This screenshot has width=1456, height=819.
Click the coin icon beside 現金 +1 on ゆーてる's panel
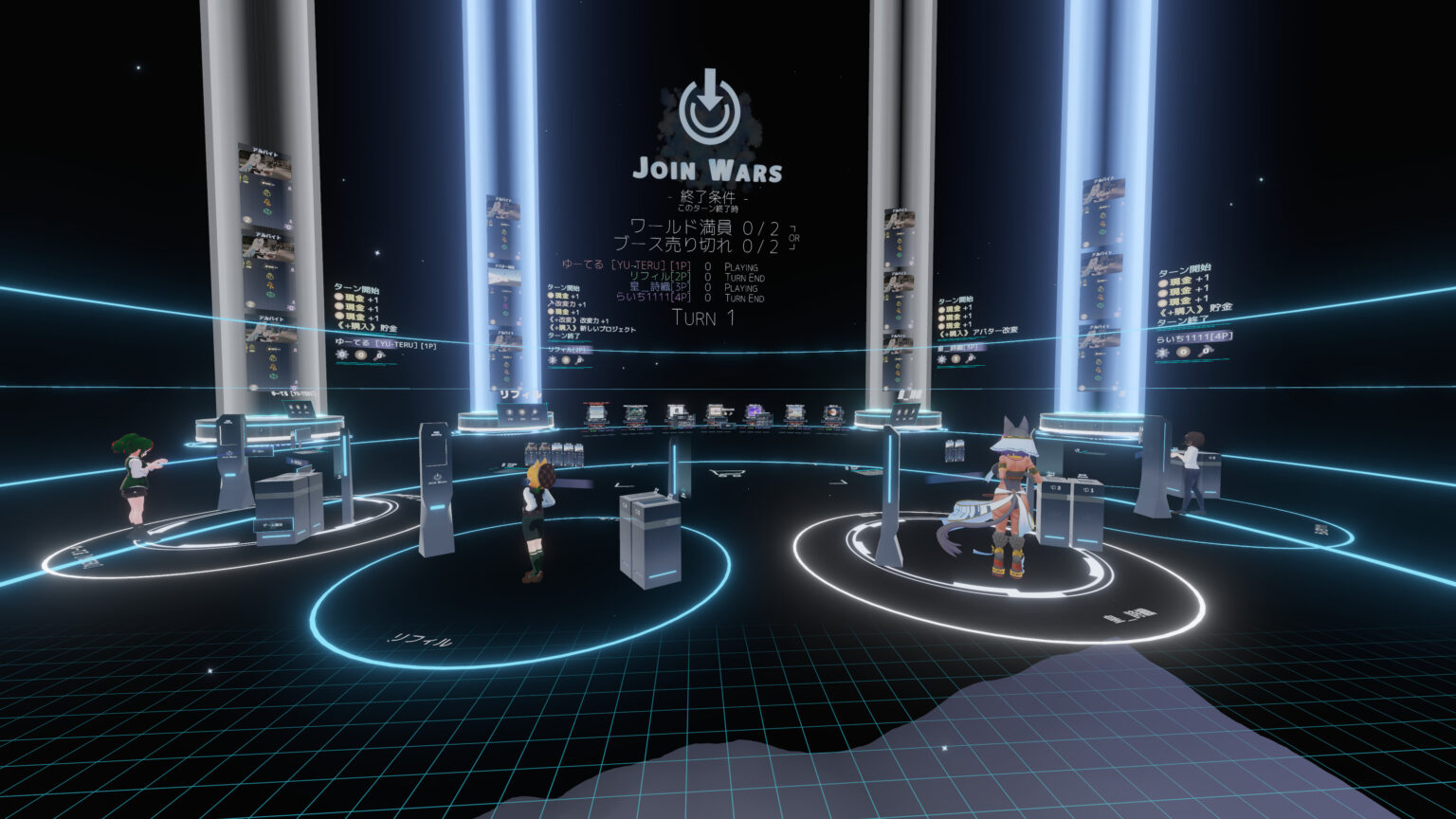pos(339,297)
